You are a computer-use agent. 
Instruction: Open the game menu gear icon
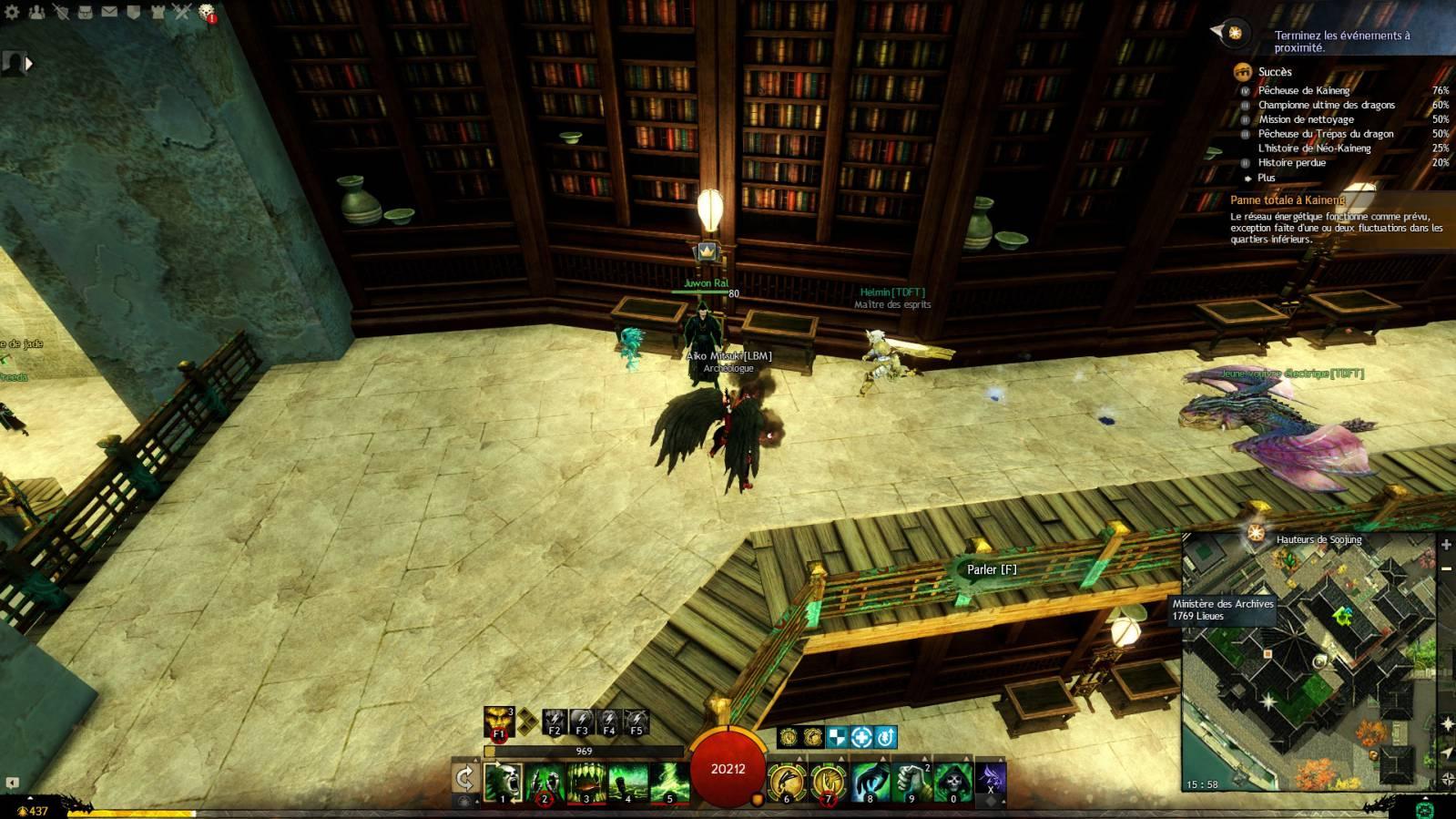click(13, 12)
